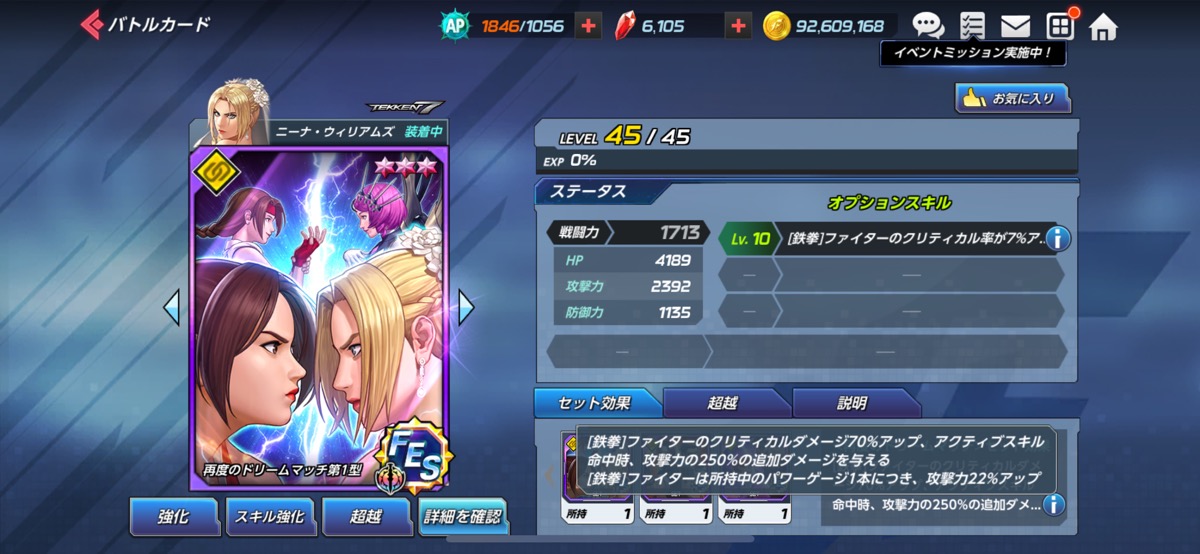Show the previous battle card
The height and width of the screenshot is (554, 1200).
(172, 308)
